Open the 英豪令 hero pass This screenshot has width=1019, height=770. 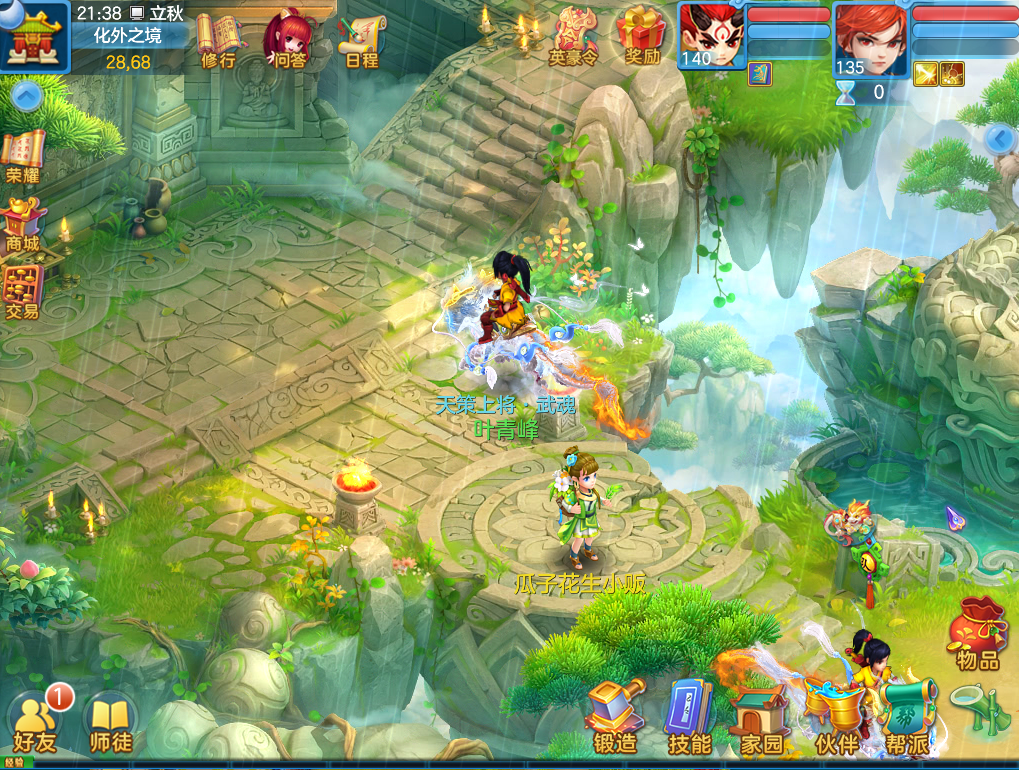573,36
